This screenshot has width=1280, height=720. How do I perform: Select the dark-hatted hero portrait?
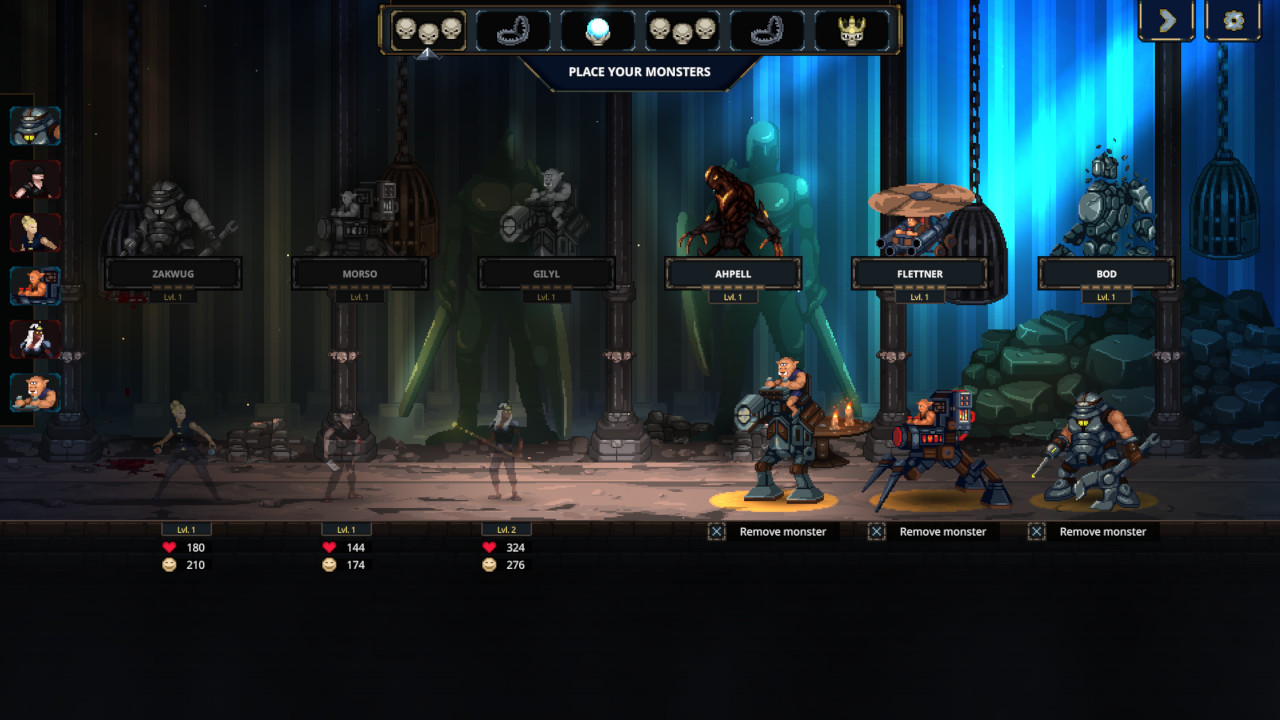point(36,180)
